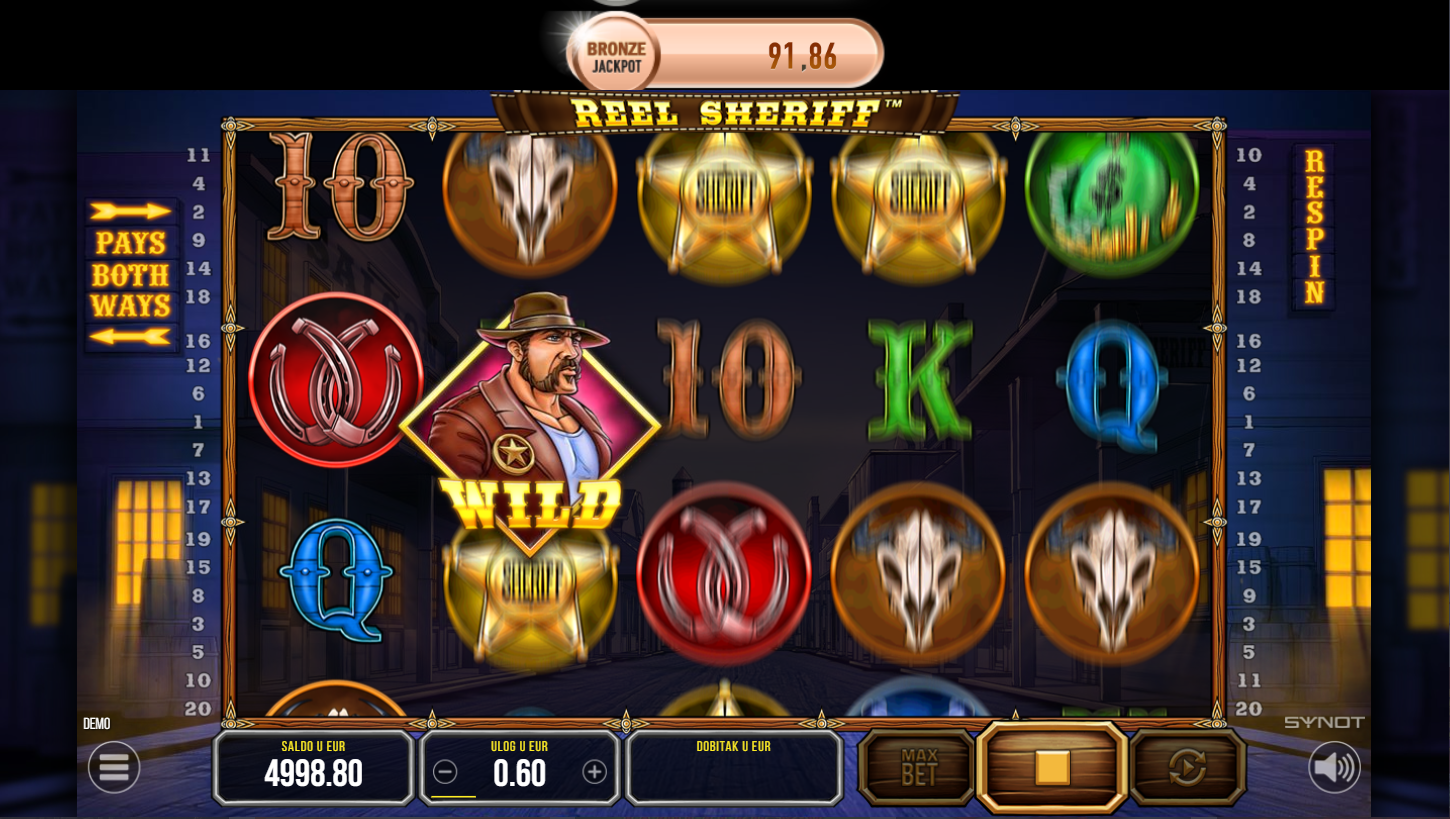Toggle the sound speaker icon
This screenshot has height=819, width=1450.
1334,767
